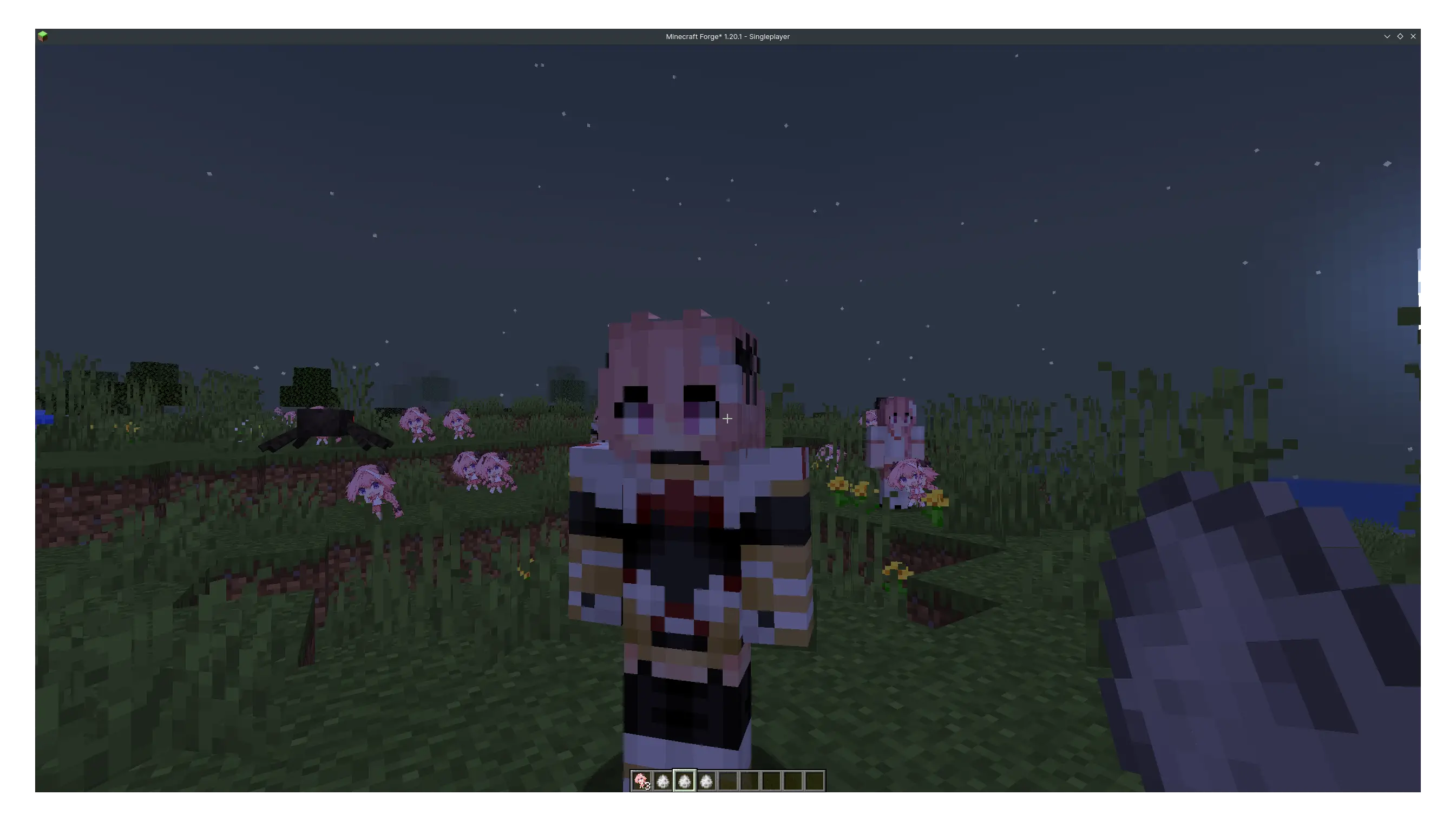The width and height of the screenshot is (1456, 834).
Task: Select the highlighted spawn egg in third hotbar slot
Action: pos(685,782)
